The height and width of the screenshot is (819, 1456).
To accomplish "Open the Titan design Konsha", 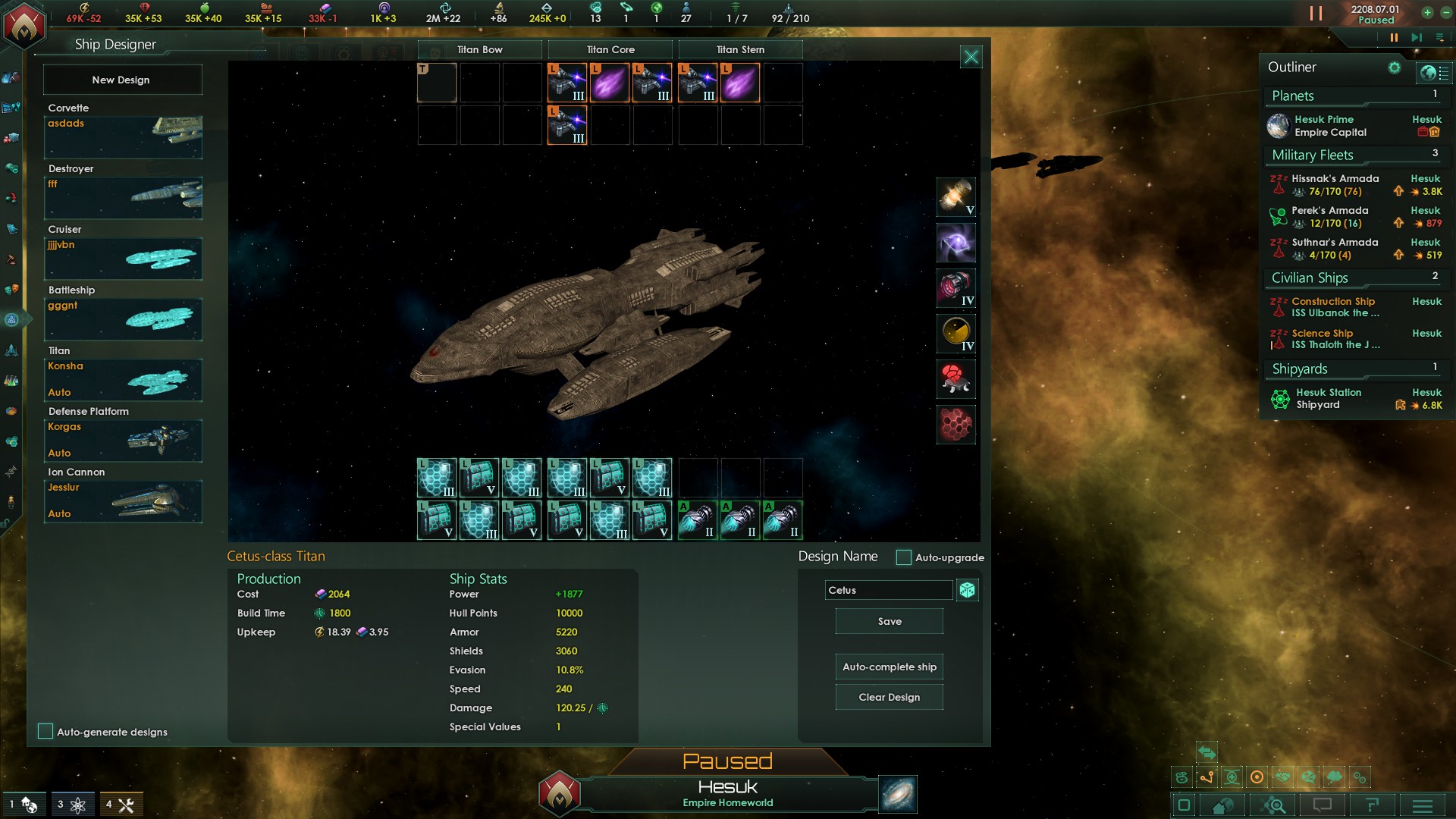I will pos(123,379).
